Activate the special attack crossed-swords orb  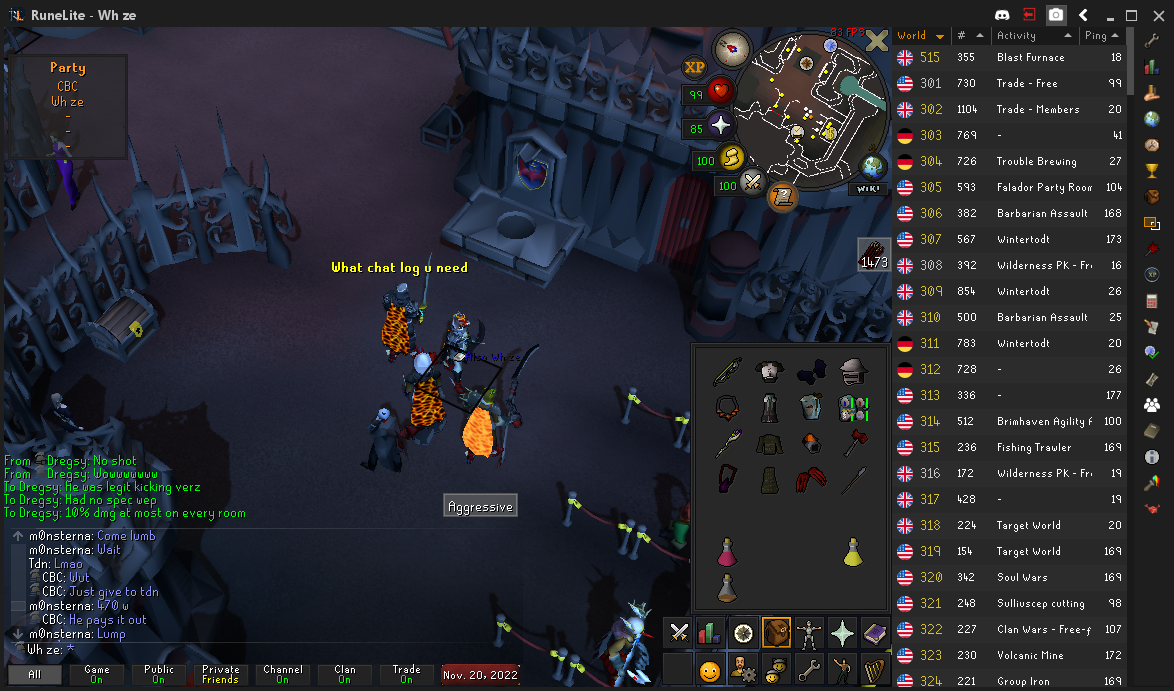(752, 184)
